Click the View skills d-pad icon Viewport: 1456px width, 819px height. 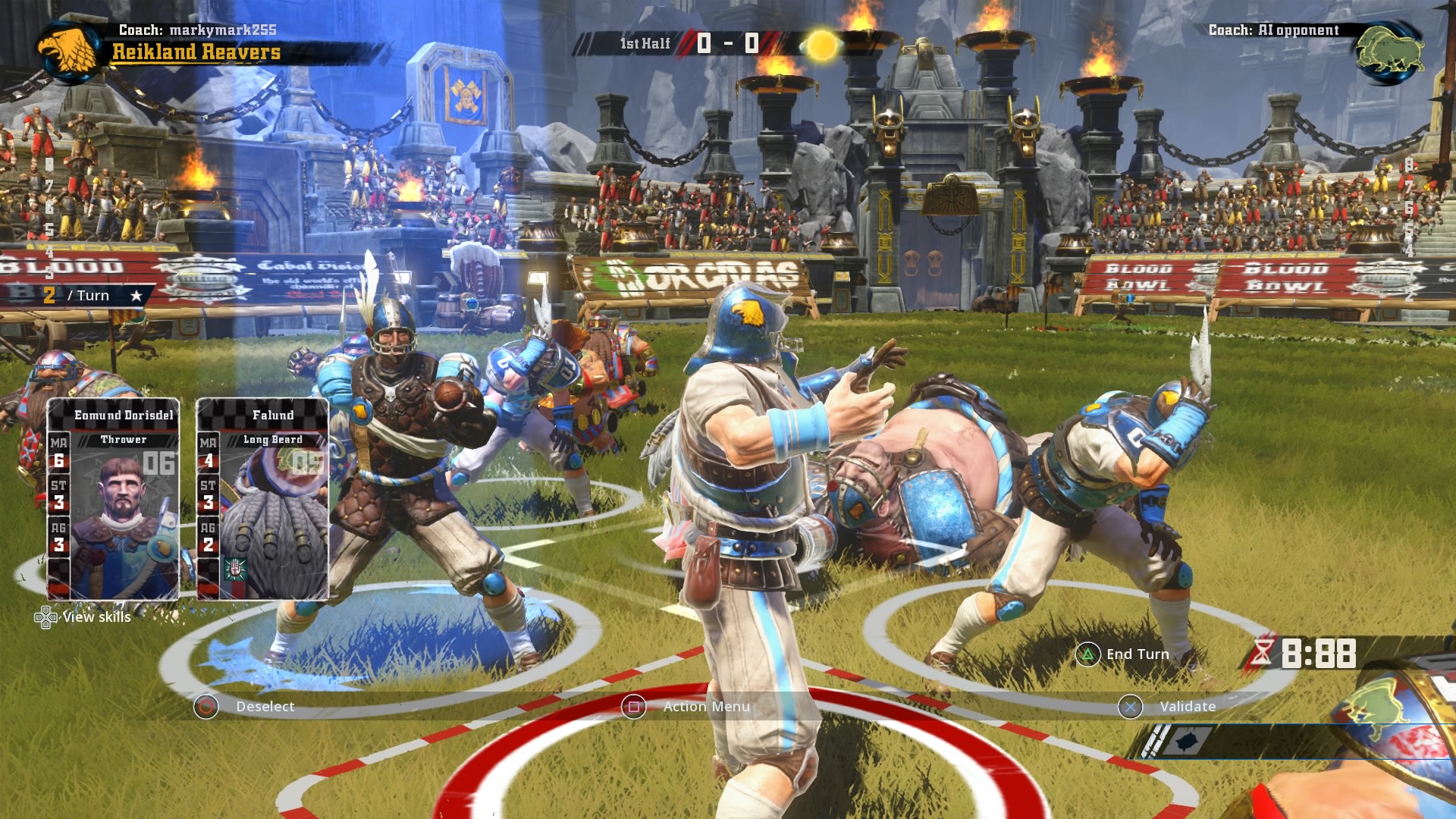click(48, 618)
